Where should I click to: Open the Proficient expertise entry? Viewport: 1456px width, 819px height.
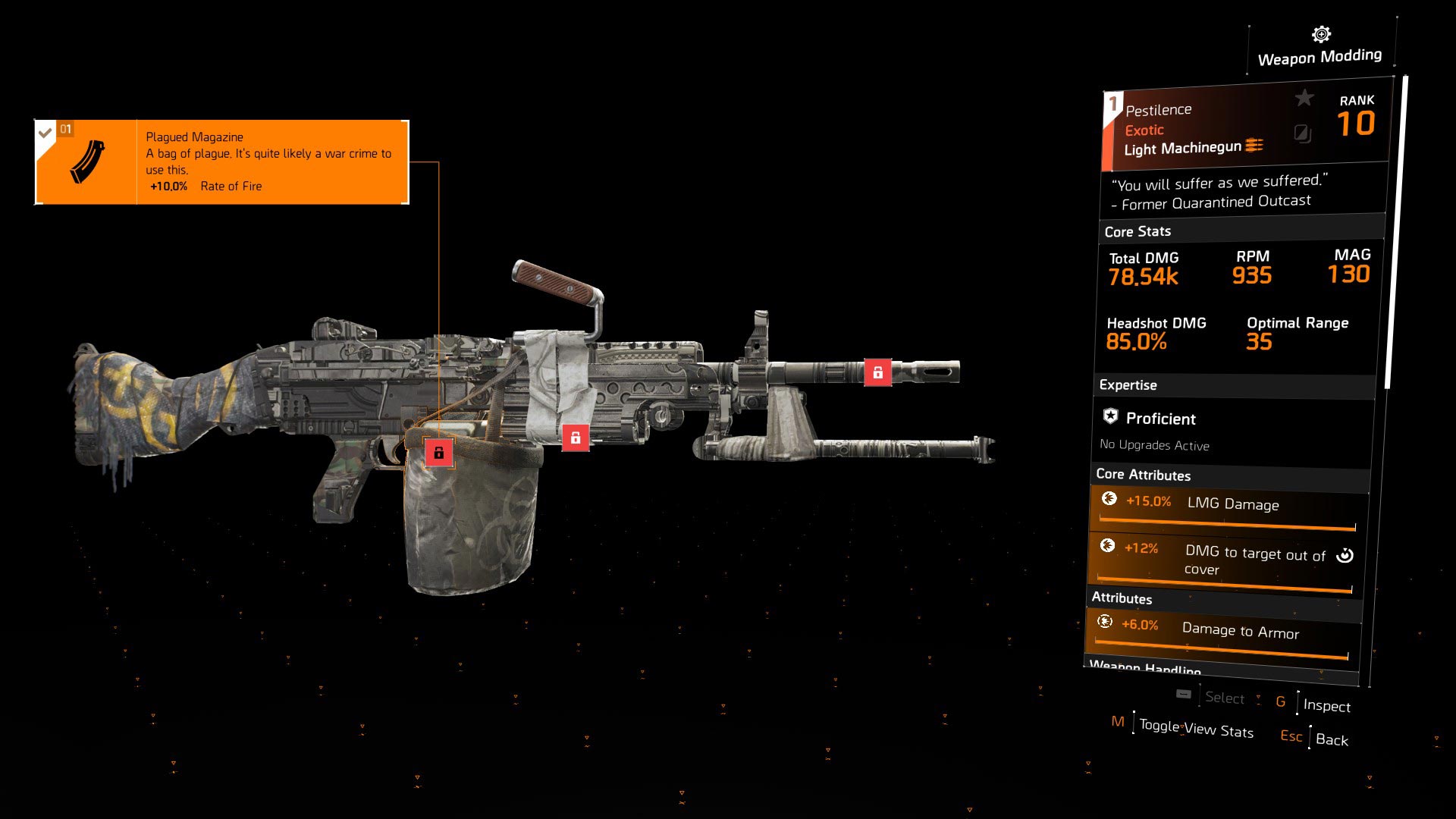pos(1159,419)
